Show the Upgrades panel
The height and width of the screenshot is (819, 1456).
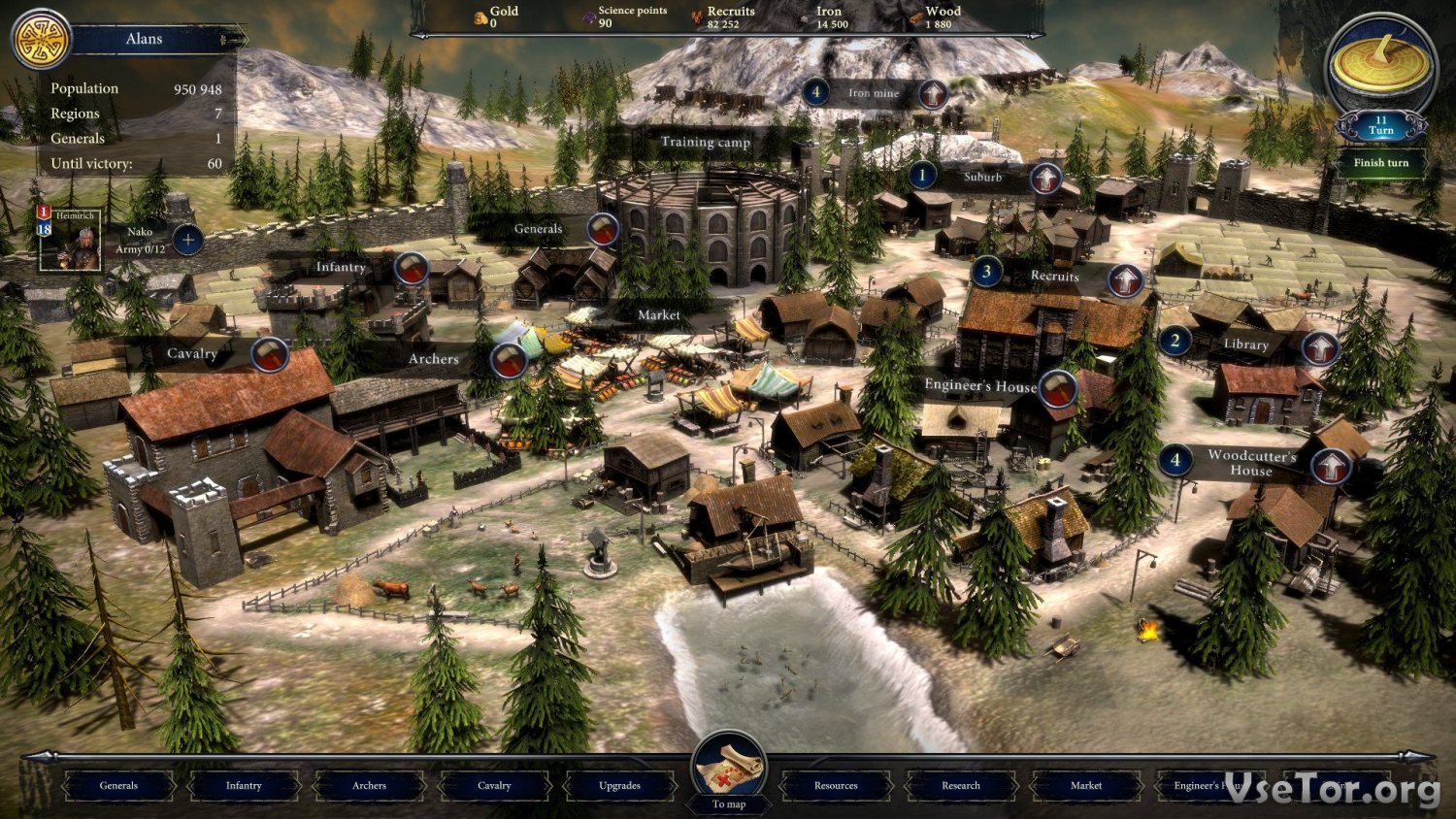(619, 785)
